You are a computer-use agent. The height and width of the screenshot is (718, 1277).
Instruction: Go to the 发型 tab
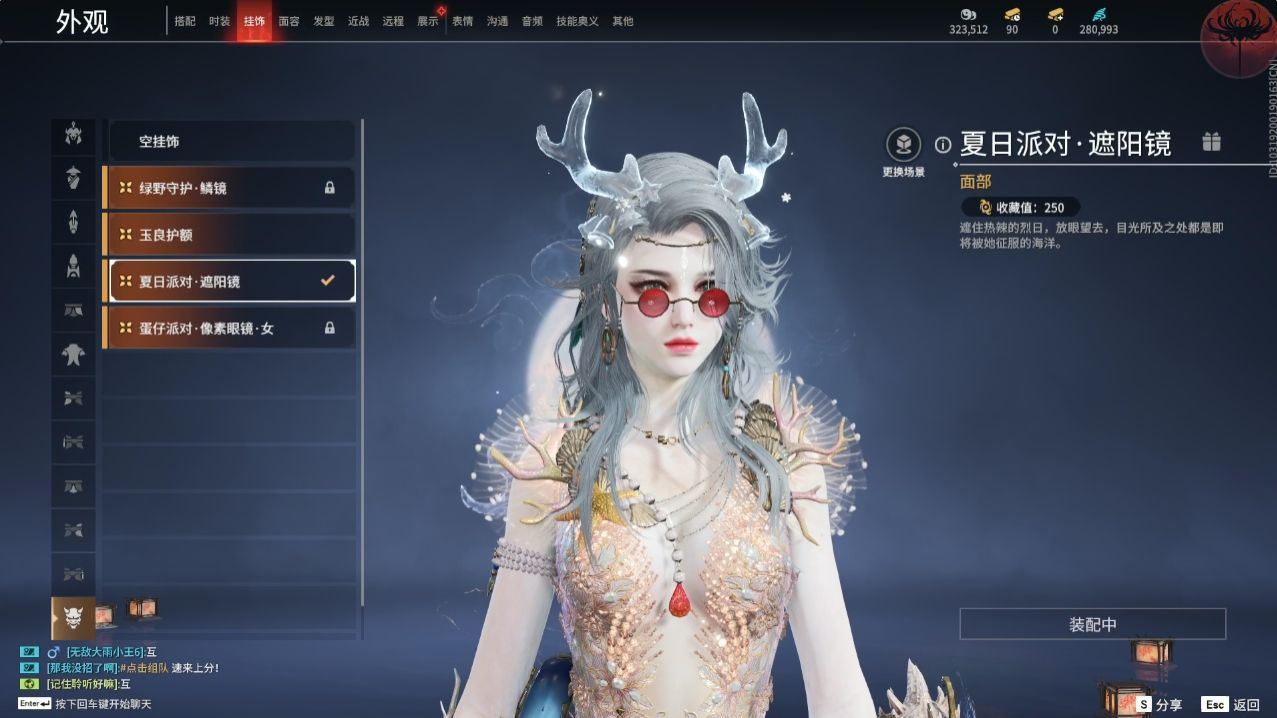[x=324, y=21]
